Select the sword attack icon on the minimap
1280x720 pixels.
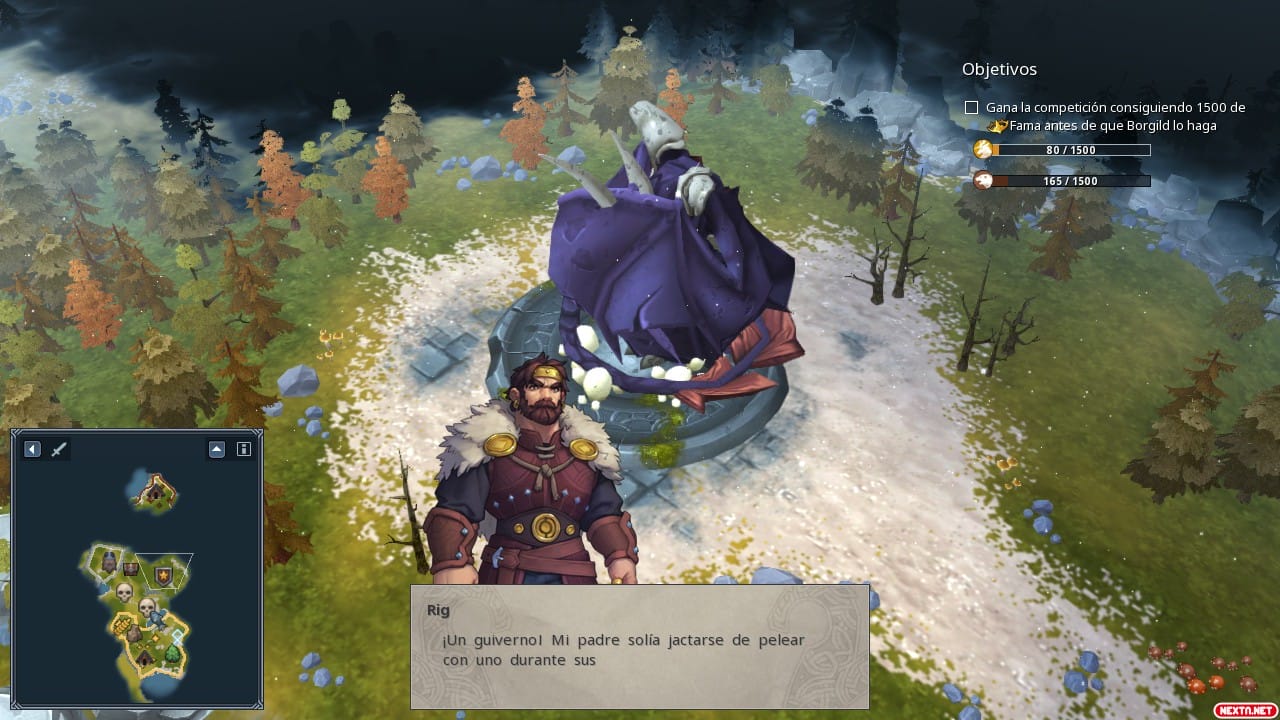[x=57, y=449]
